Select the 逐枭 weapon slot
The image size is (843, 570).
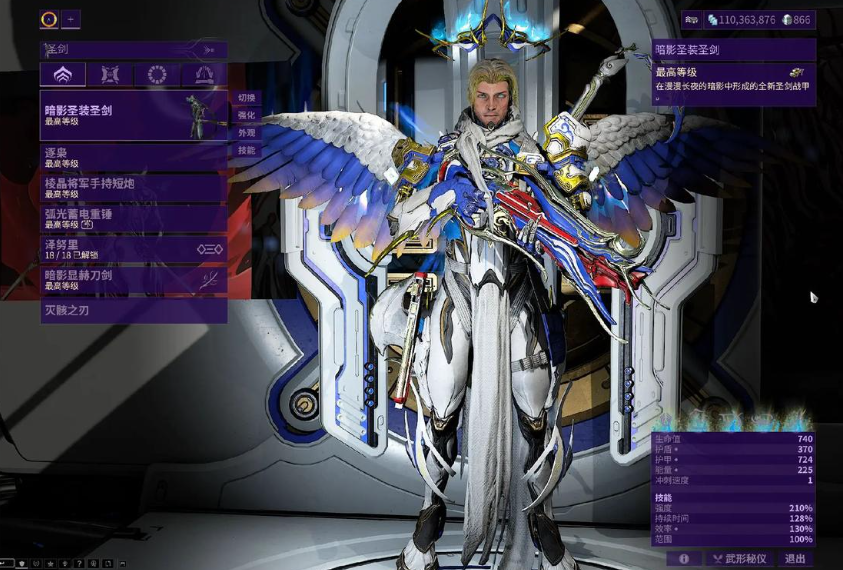click(x=133, y=157)
